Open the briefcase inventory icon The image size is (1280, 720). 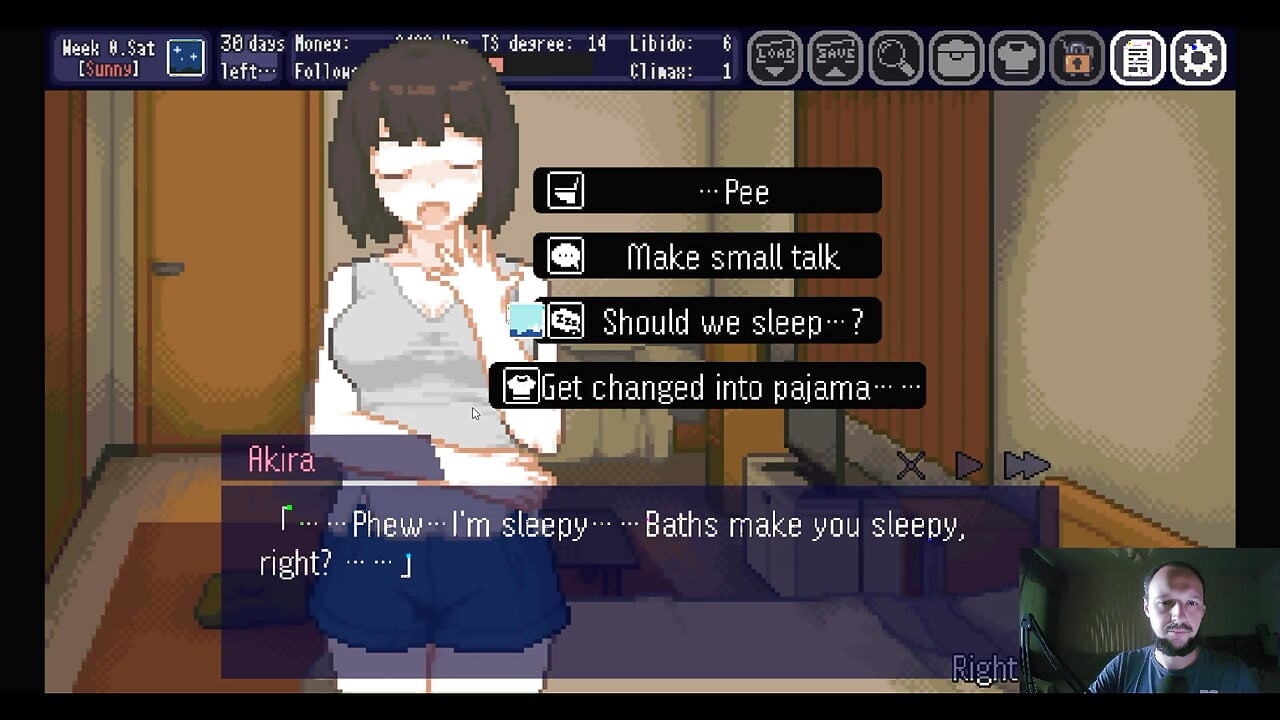pyautogui.click(x=956, y=59)
